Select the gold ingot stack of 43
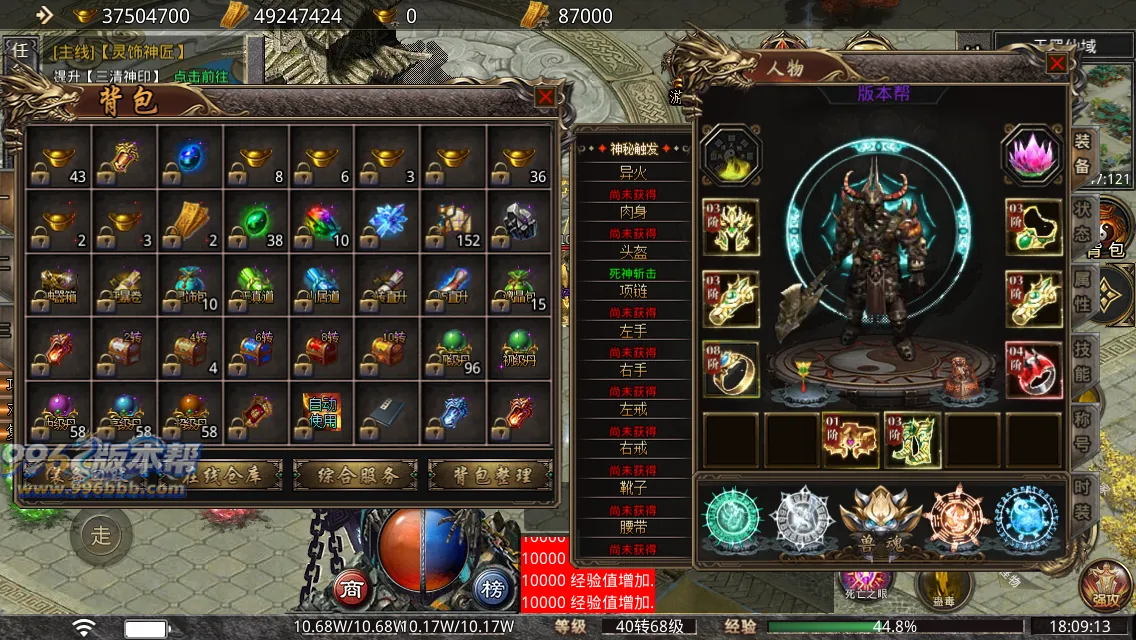The image size is (1136, 640). pyautogui.click(x=58, y=158)
